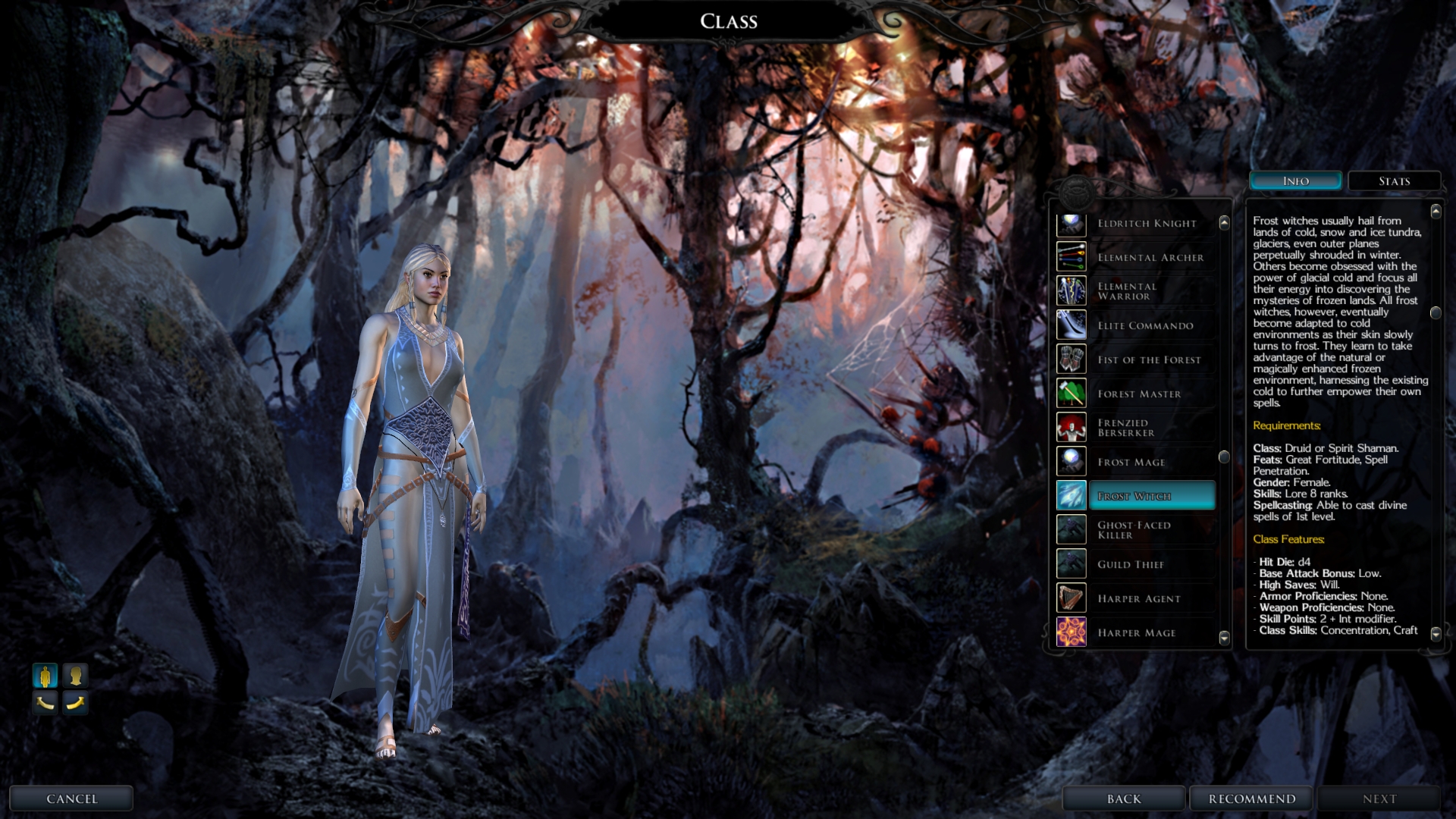Open the Info tab
The width and height of the screenshot is (1456, 819).
click(x=1295, y=181)
